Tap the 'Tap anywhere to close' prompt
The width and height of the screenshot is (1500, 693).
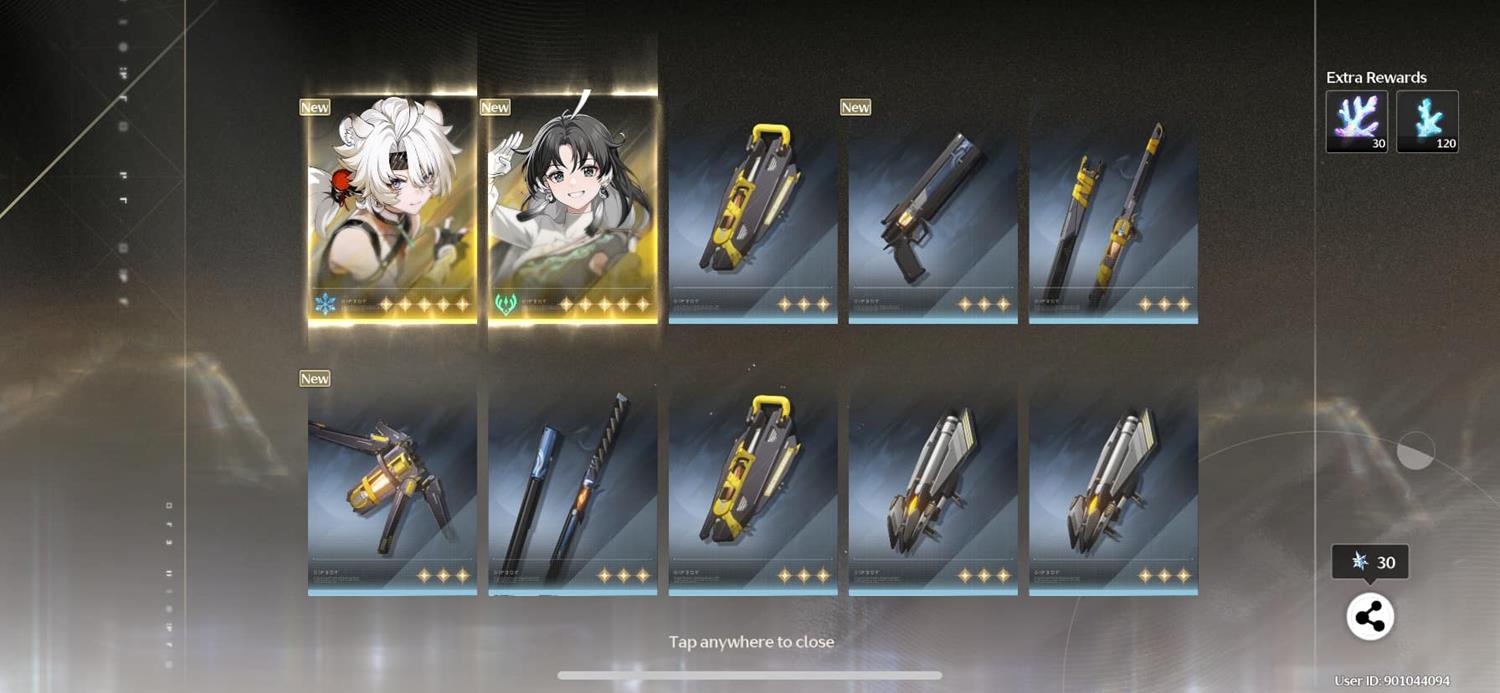(x=751, y=642)
